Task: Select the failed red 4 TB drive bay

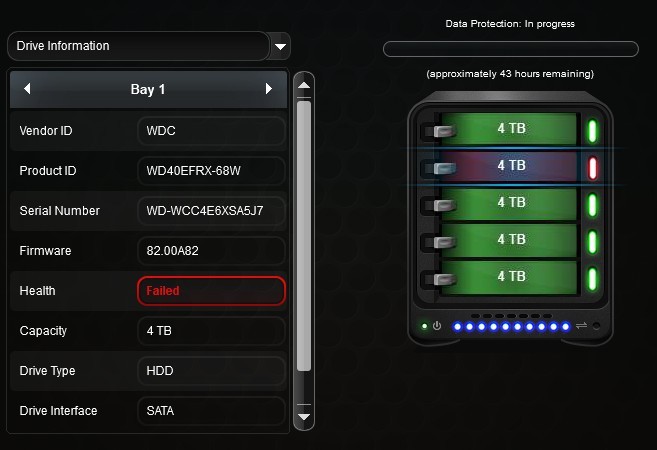Action: point(510,166)
